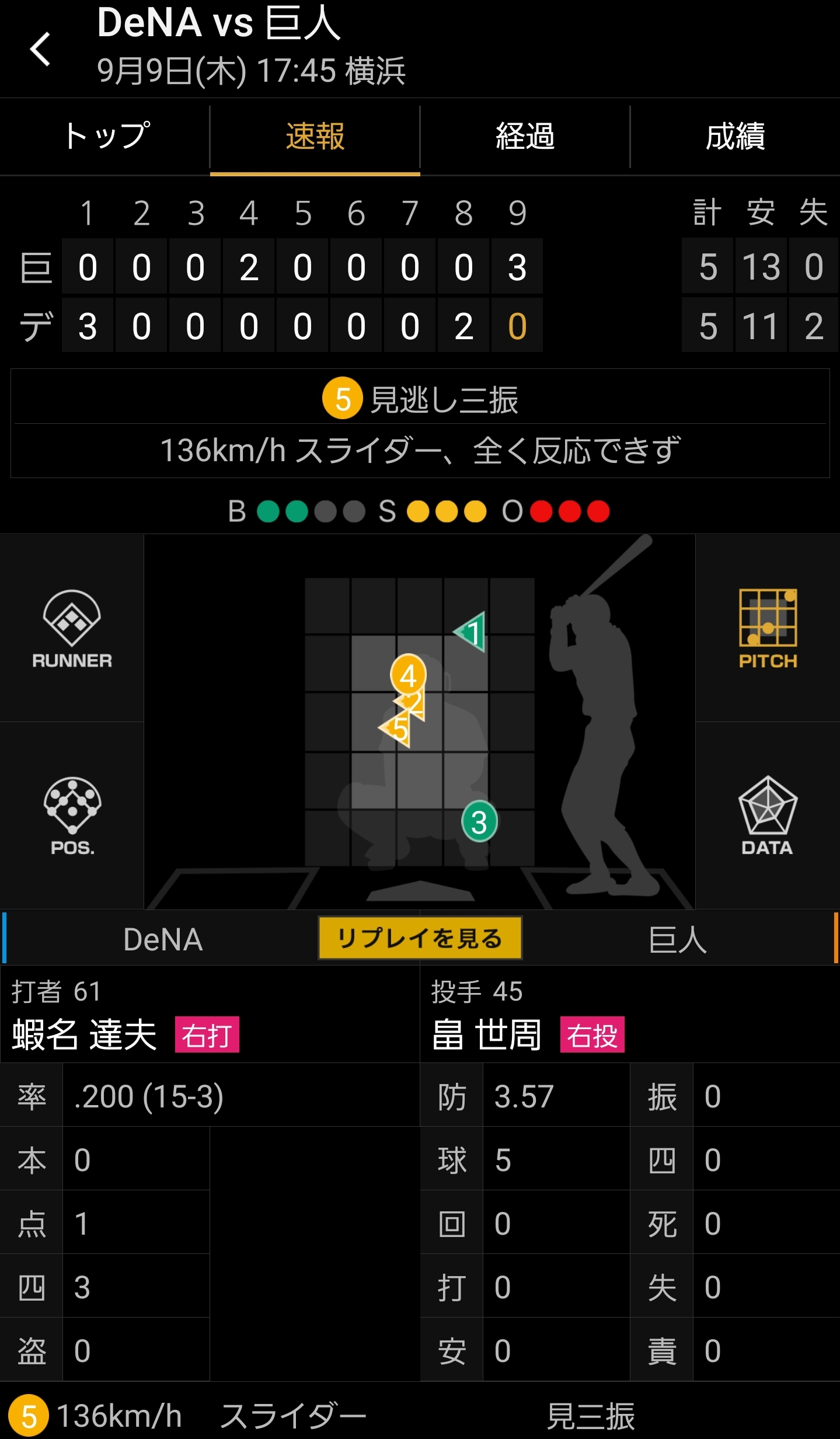Select the DeNA team tab
840x1439 pixels.
(163, 940)
